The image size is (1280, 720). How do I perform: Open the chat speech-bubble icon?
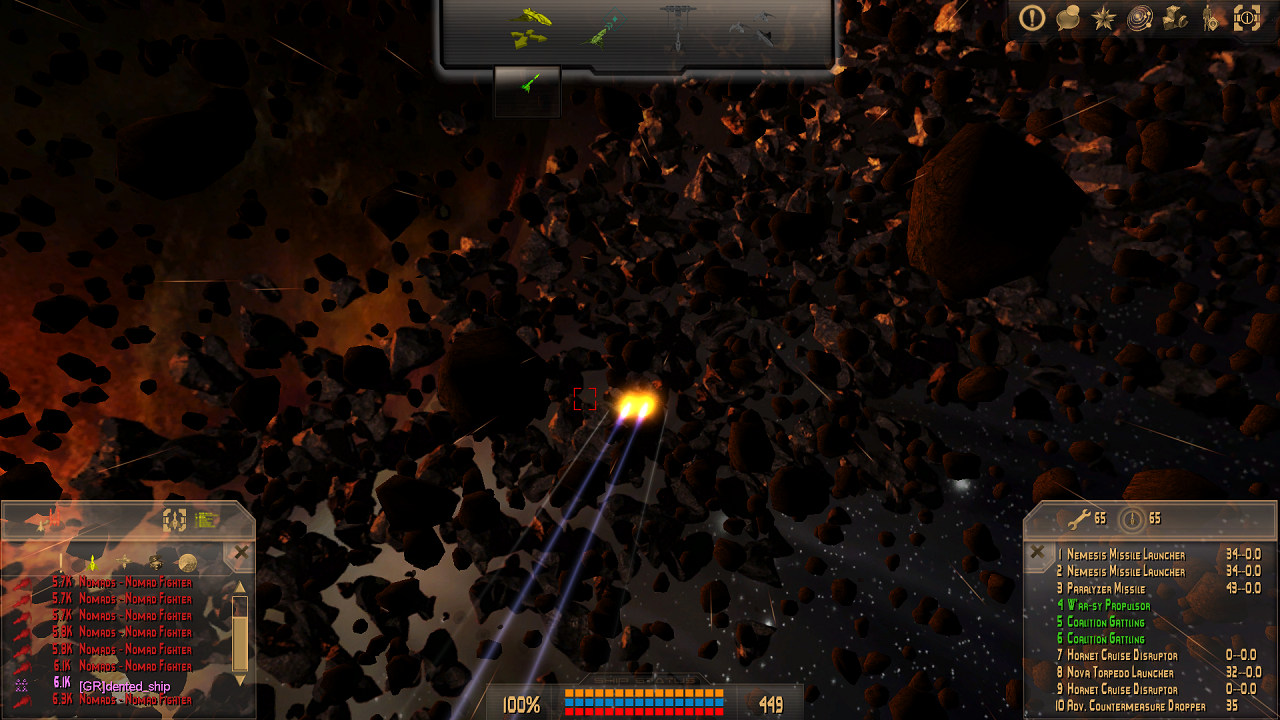1068,18
